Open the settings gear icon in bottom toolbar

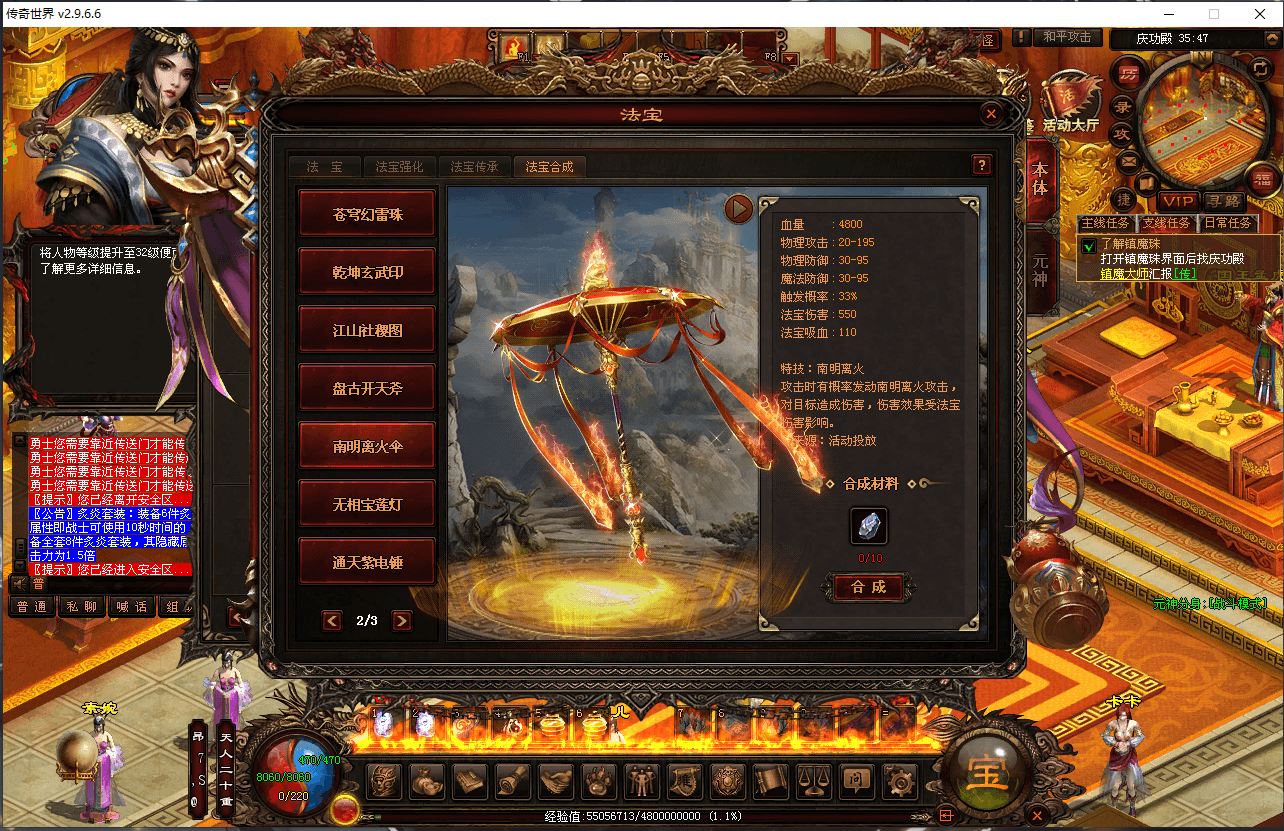coord(898,783)
